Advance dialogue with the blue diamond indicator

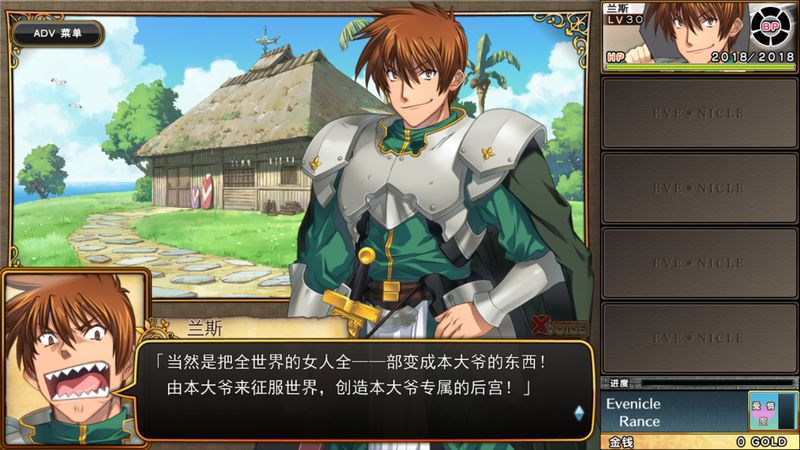(x=578, y=411)
